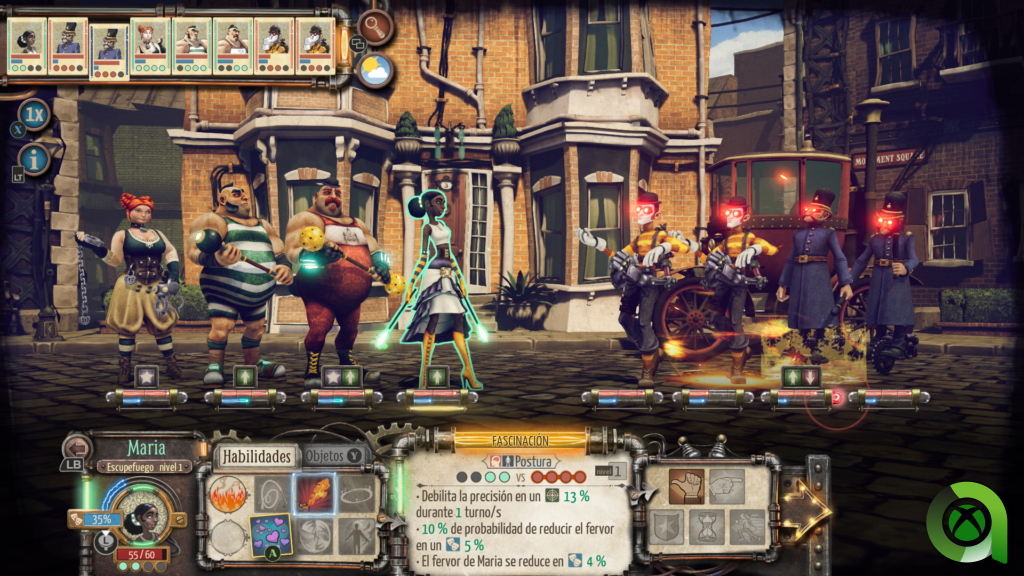Select the red-haired woman's turn order card
1024x576 pixels.
point(150,45)
